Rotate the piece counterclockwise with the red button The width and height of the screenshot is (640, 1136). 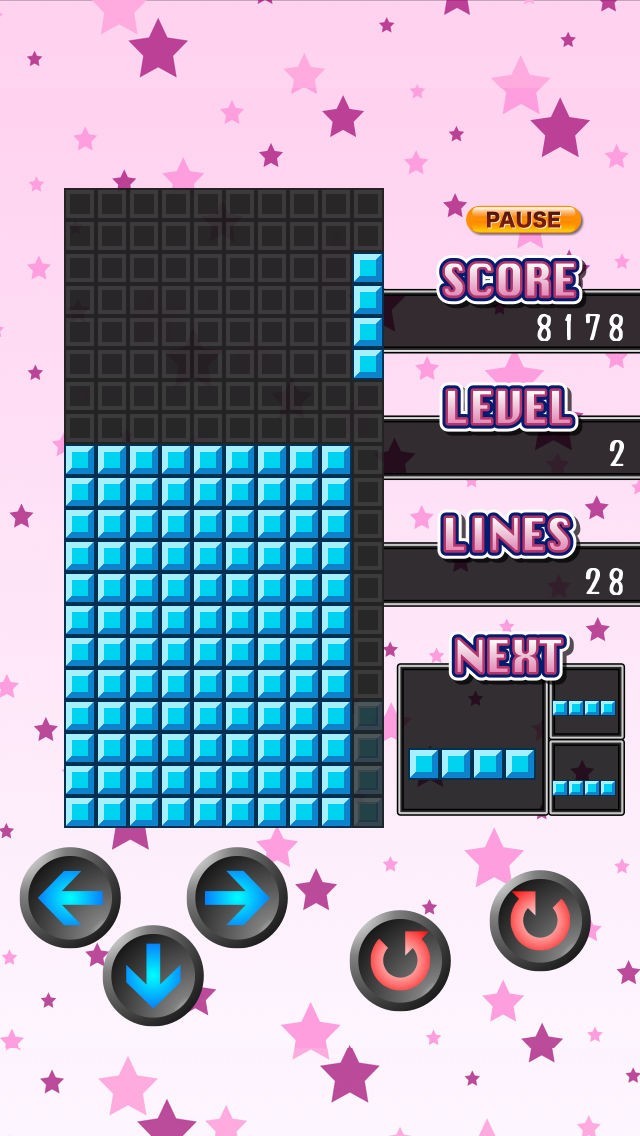coord(399,959)
